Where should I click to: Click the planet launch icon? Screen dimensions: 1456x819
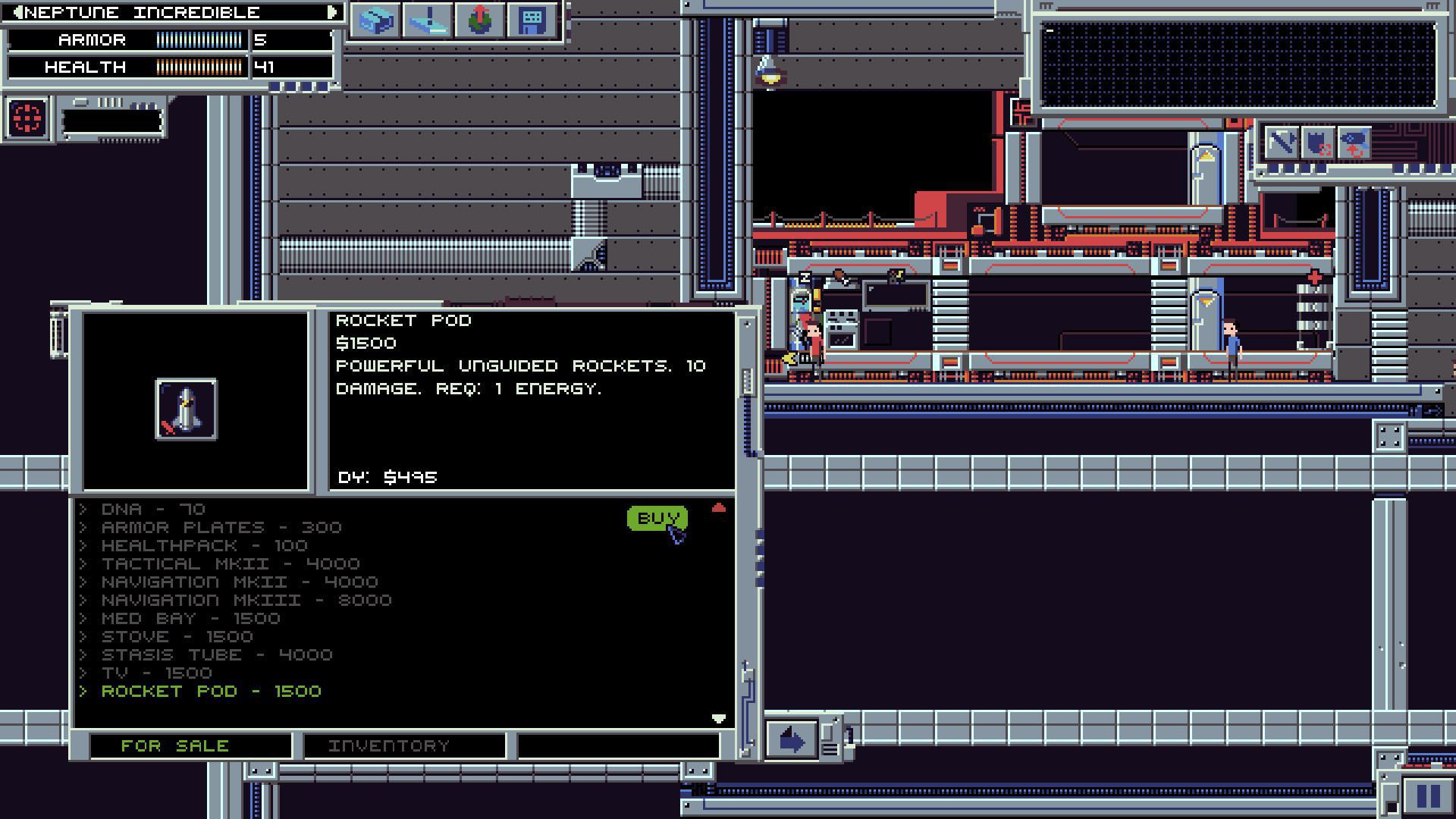click(480, 22)
